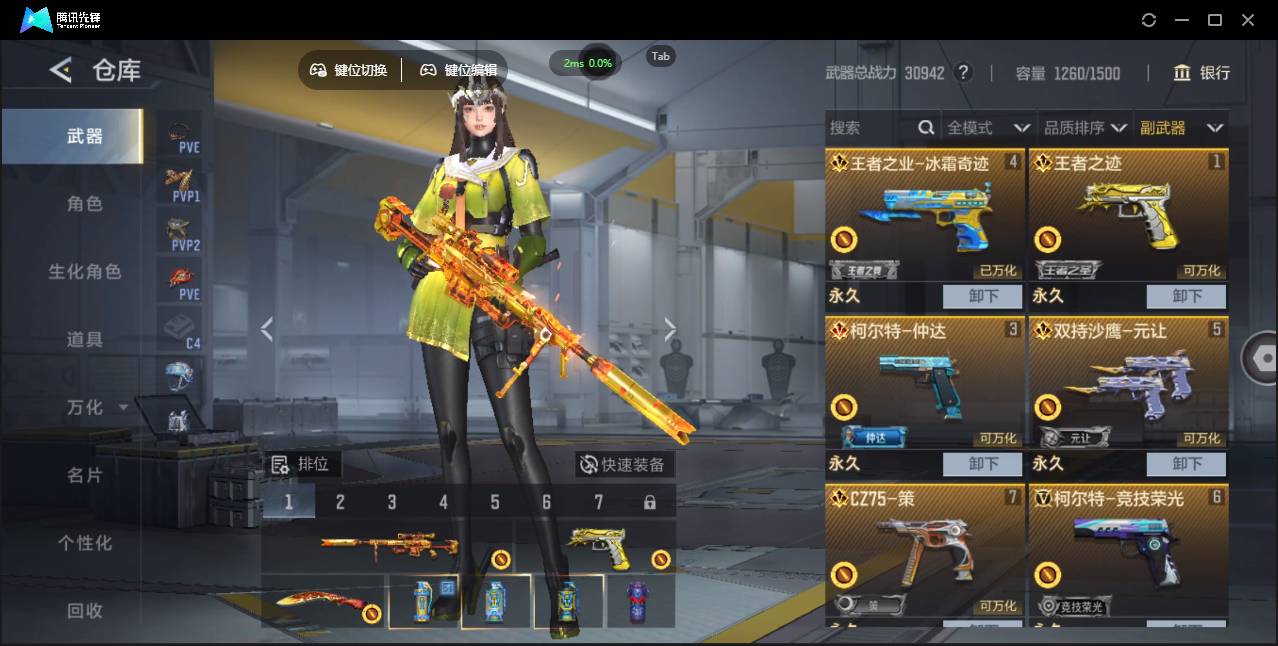Switch to loadout slot 3

coord(392,502)
